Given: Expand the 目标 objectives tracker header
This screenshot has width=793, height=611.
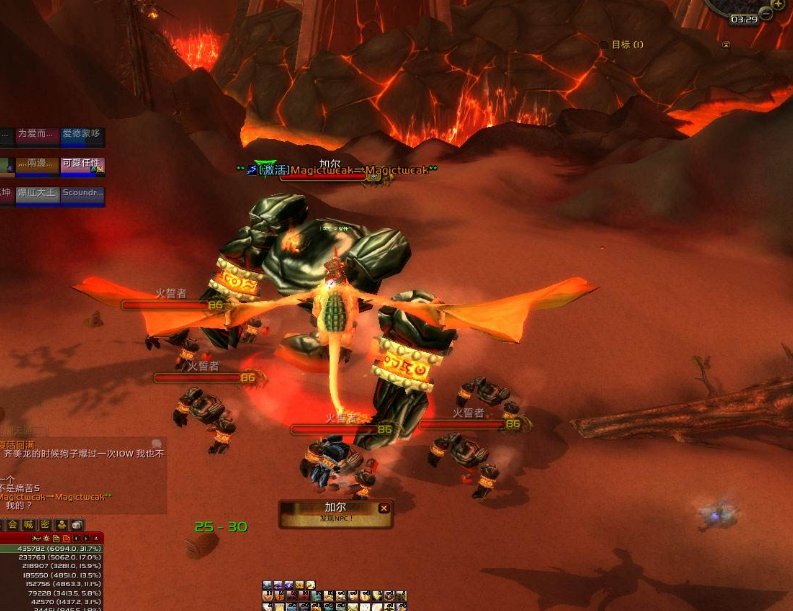Looking at the screenshot, I should [627, 44].
